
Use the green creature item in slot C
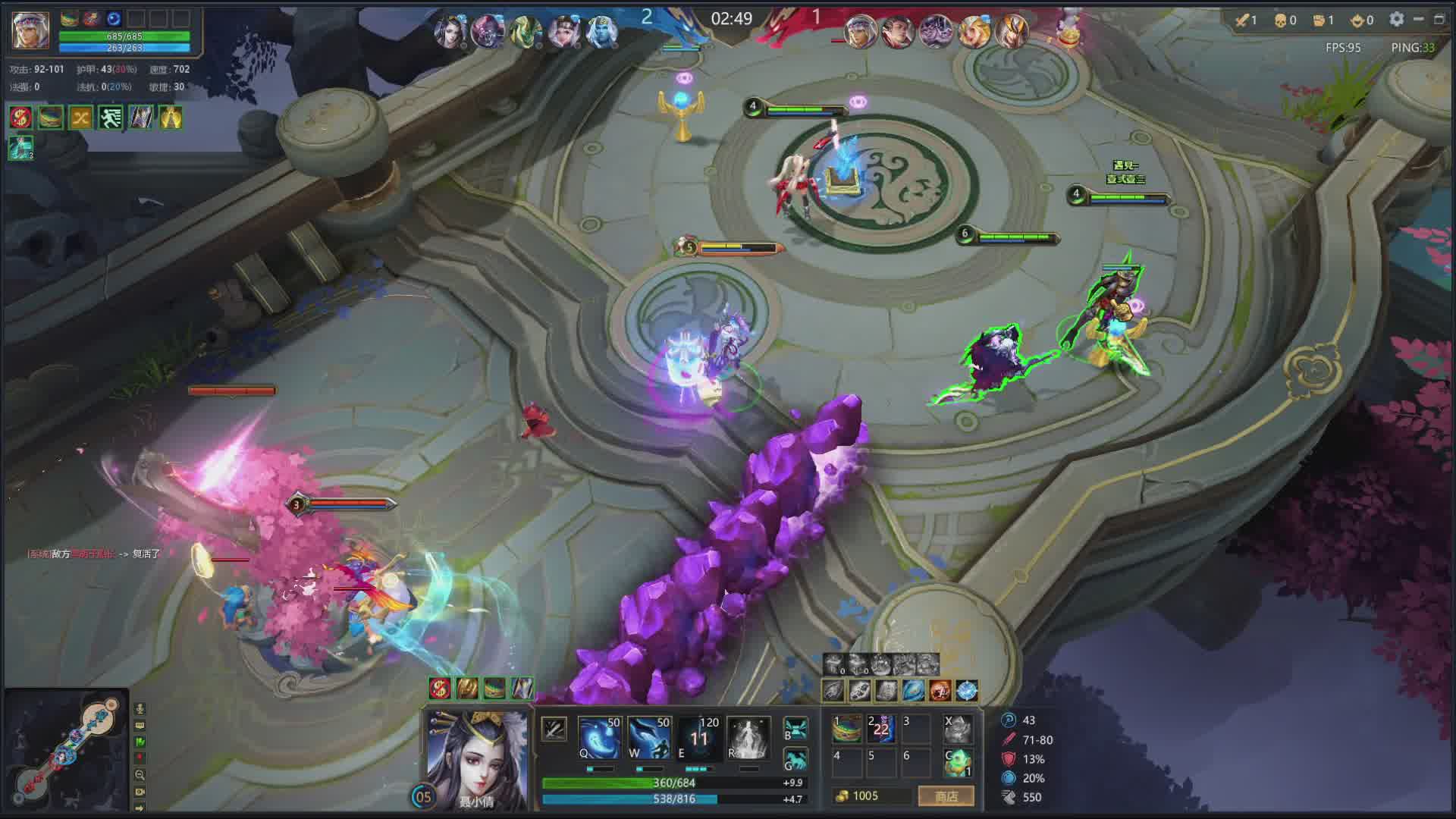(958, 762)
